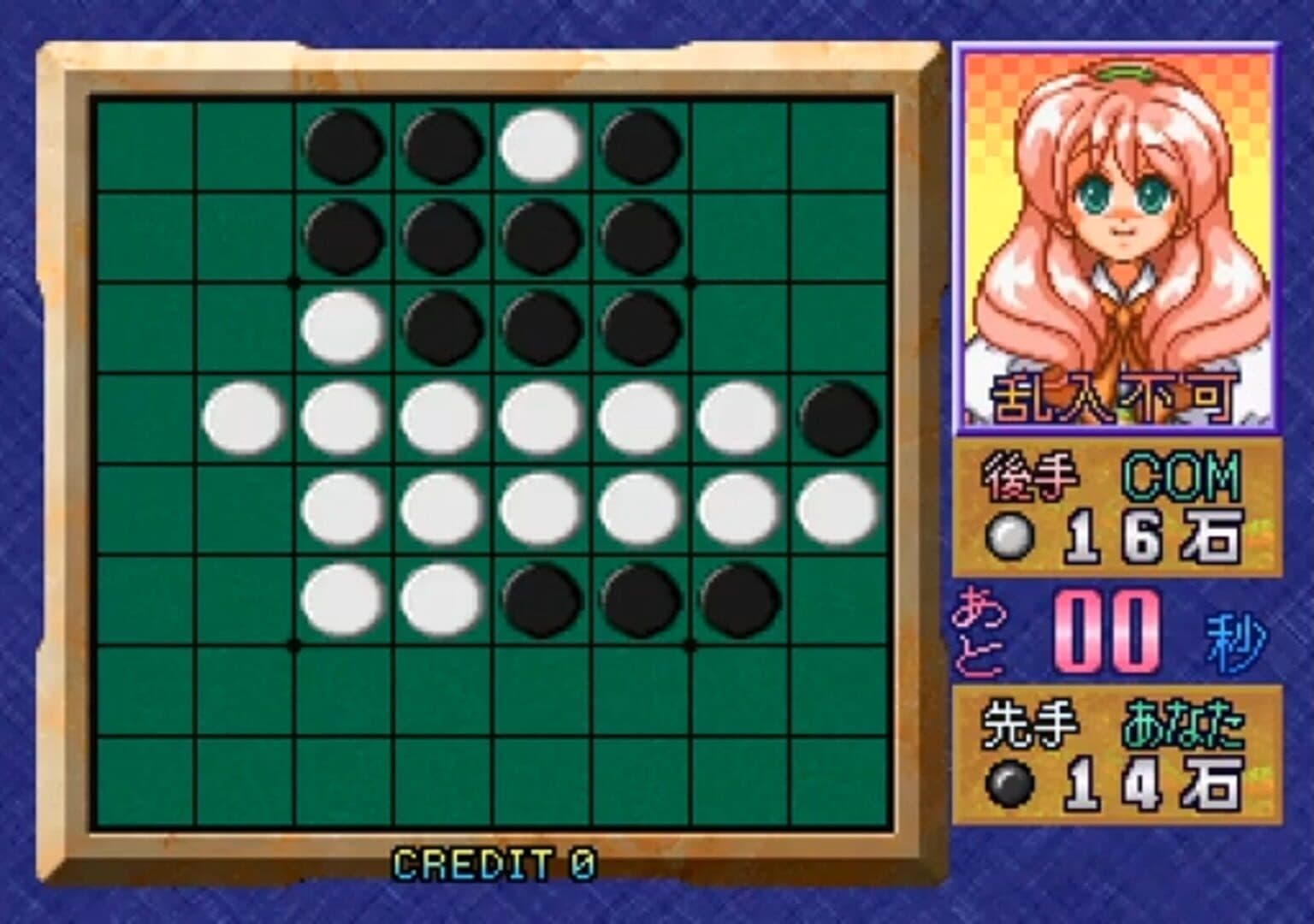Choose the white disc in the rightmost column
Viewport: 1314px width, 924px height.
839,509
